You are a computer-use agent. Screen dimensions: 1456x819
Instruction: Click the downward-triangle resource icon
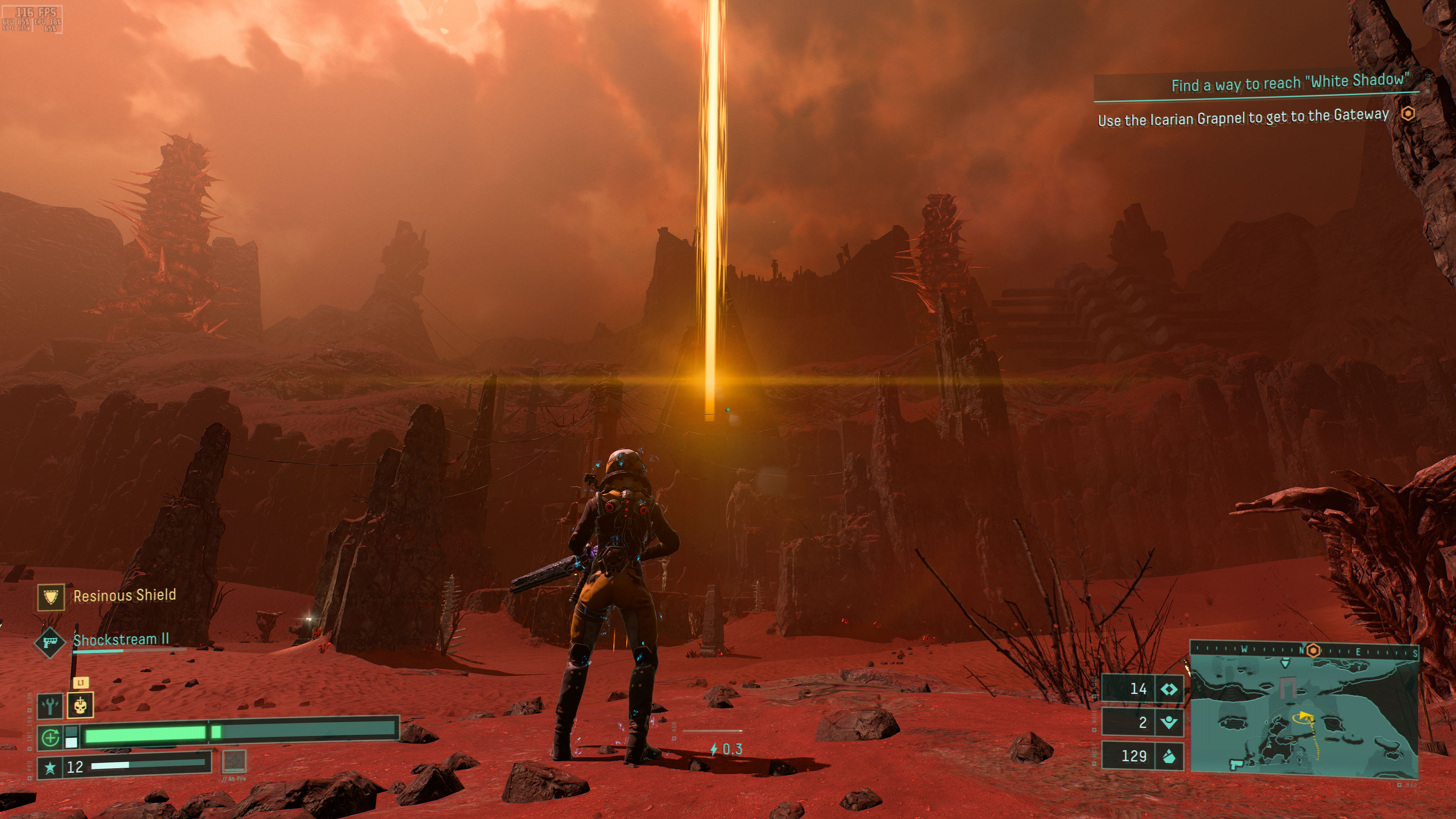pyautogui.click(x=1168, y=722)
